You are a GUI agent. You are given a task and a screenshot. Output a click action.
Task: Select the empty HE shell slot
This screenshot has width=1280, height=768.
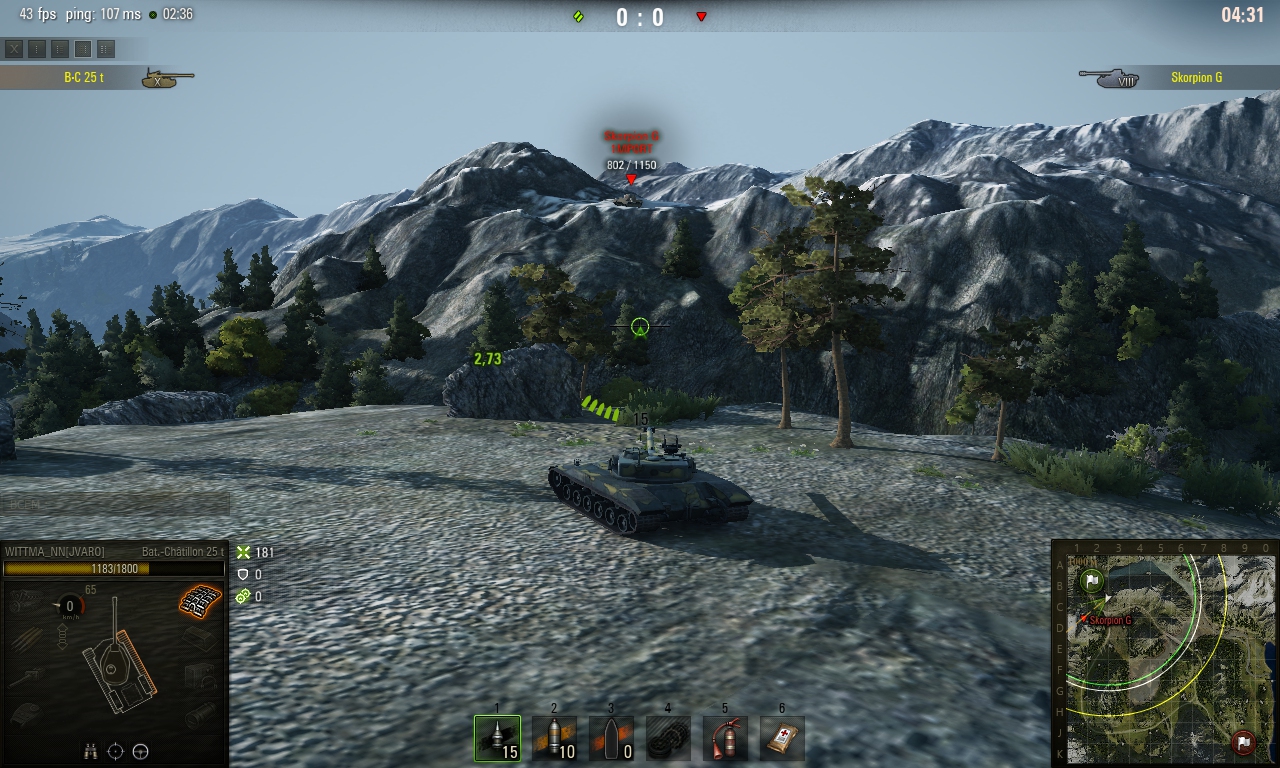pos(611,738)
